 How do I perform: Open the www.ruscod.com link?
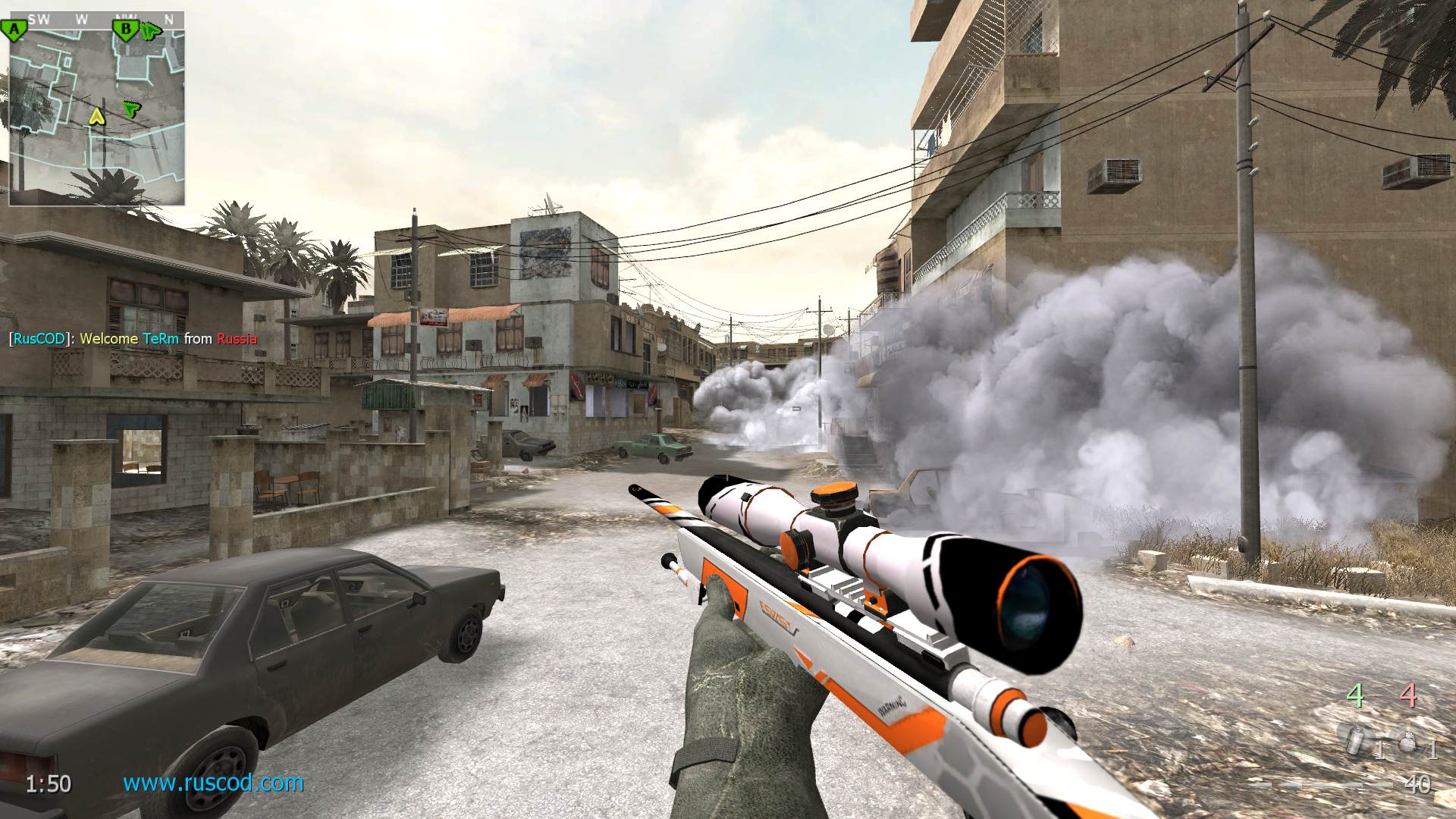213,783
